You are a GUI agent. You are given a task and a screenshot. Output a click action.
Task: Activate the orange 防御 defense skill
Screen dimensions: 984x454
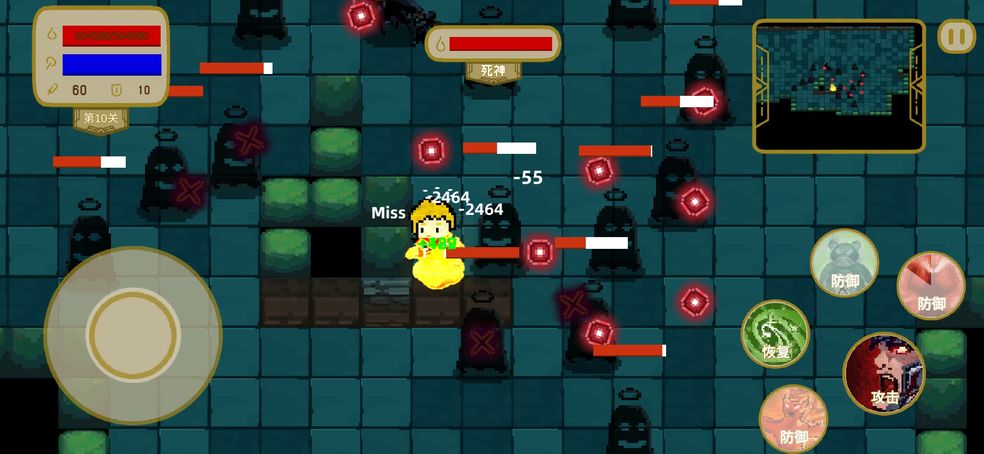pyautogui.click(x=793, y=418)
